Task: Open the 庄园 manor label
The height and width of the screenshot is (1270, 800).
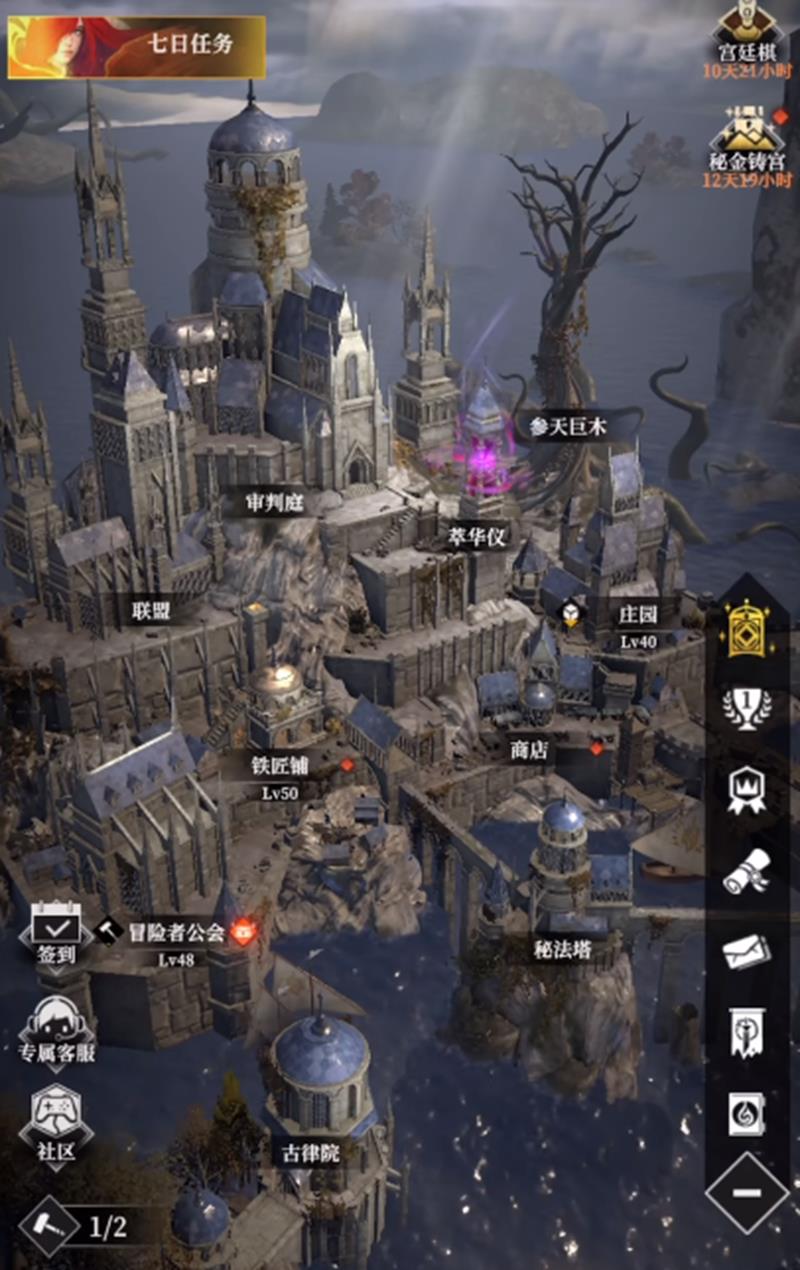Action: pyautogui.click(x=636, y=612)
